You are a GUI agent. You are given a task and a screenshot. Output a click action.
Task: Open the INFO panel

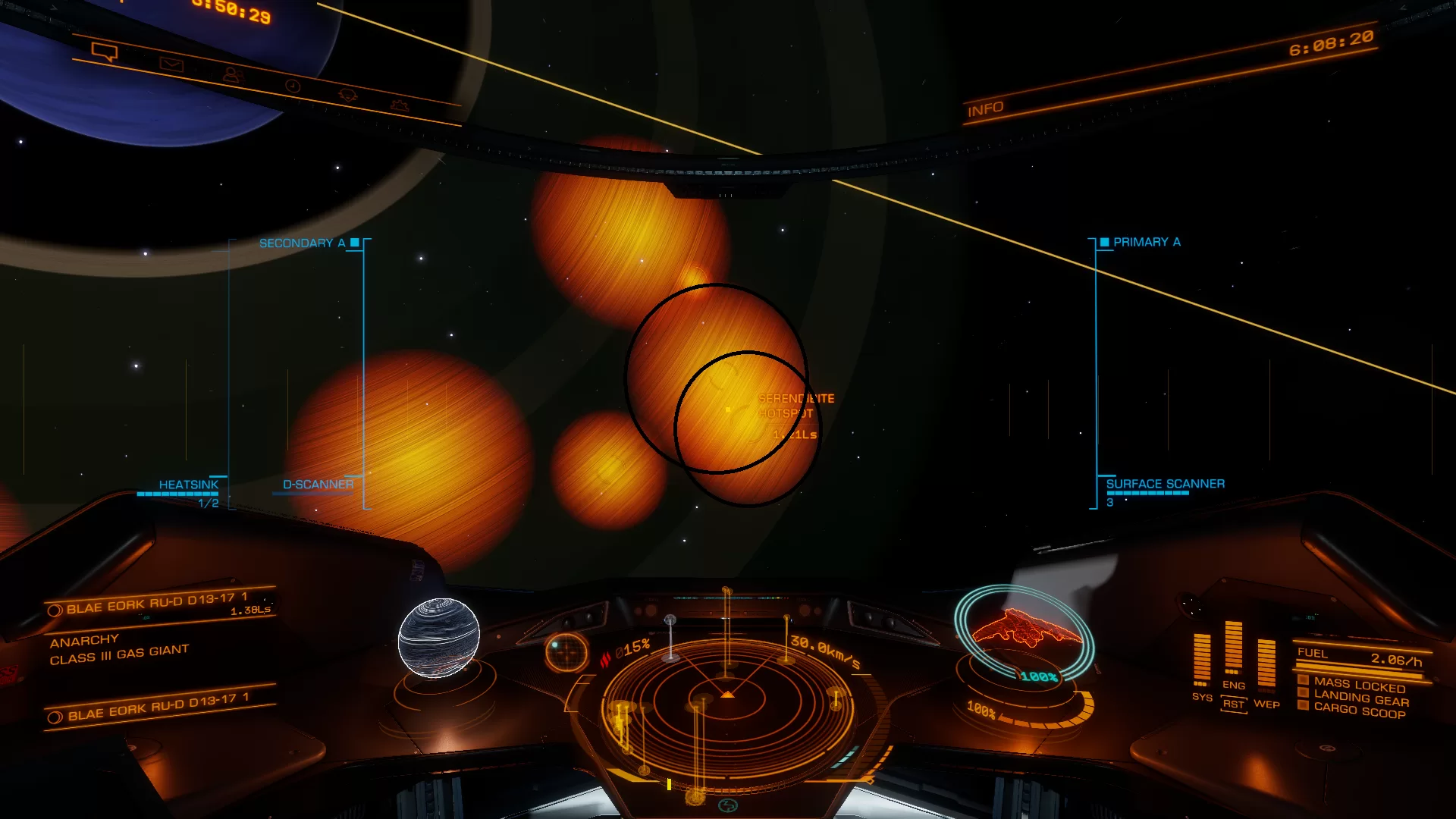tap(985, 109)
